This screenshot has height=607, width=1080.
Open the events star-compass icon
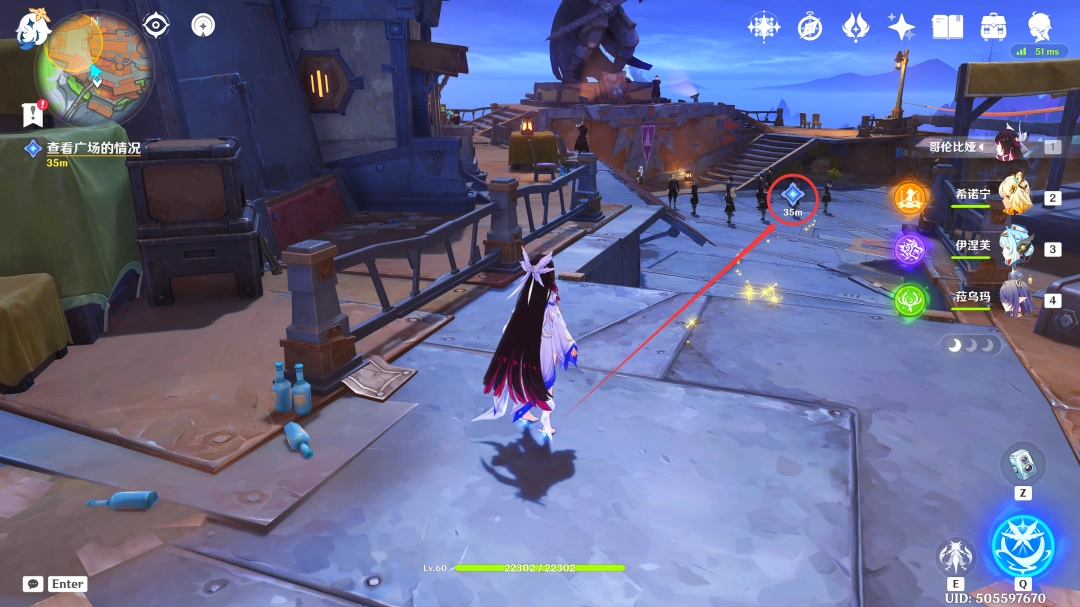coord(764,27)
